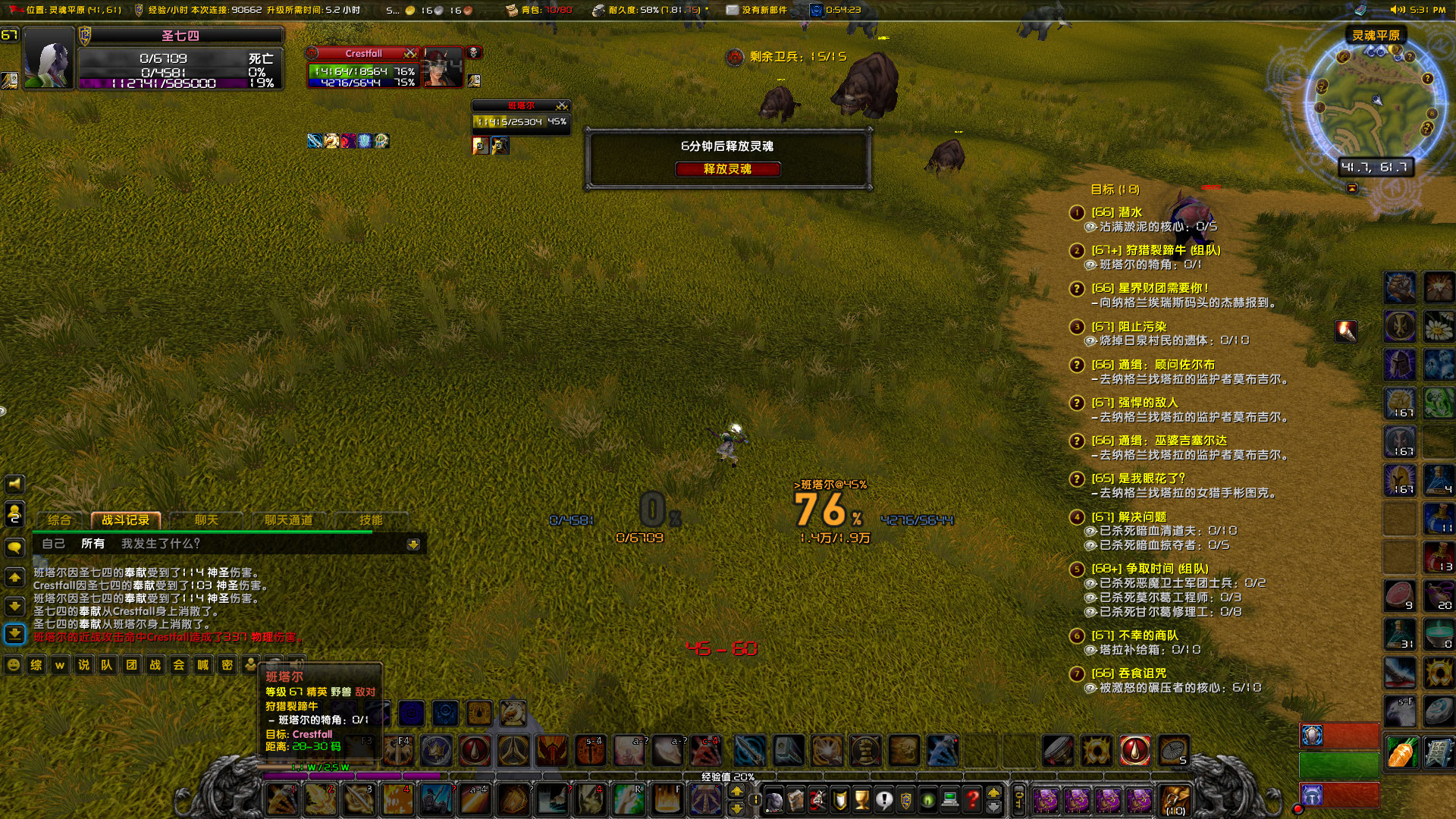Open the backpack showing (10) slots
1456x819 pixels.
[x=1174, y=799]
